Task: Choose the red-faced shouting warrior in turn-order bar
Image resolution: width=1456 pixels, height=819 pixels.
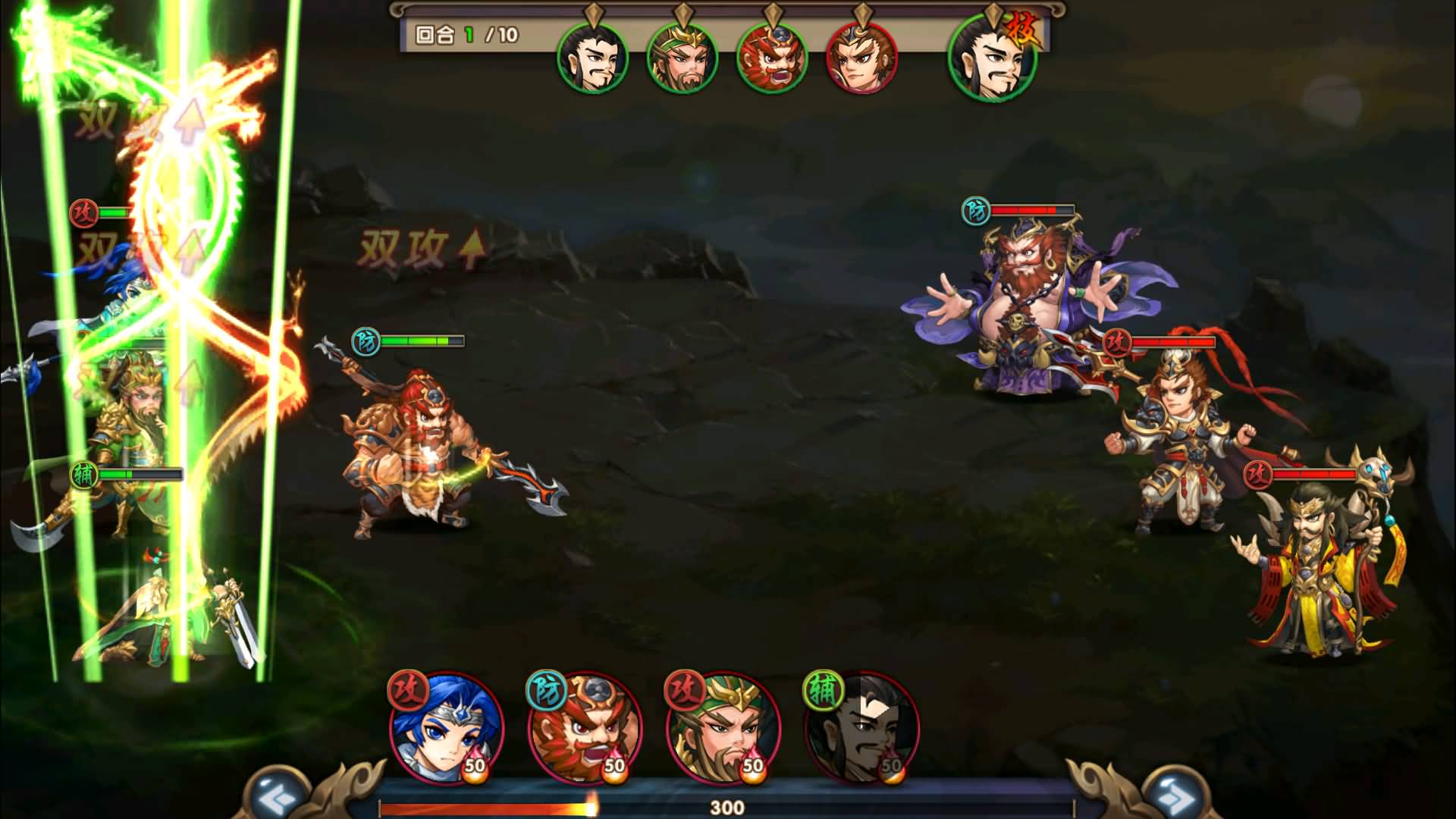Action: point(771,59)
